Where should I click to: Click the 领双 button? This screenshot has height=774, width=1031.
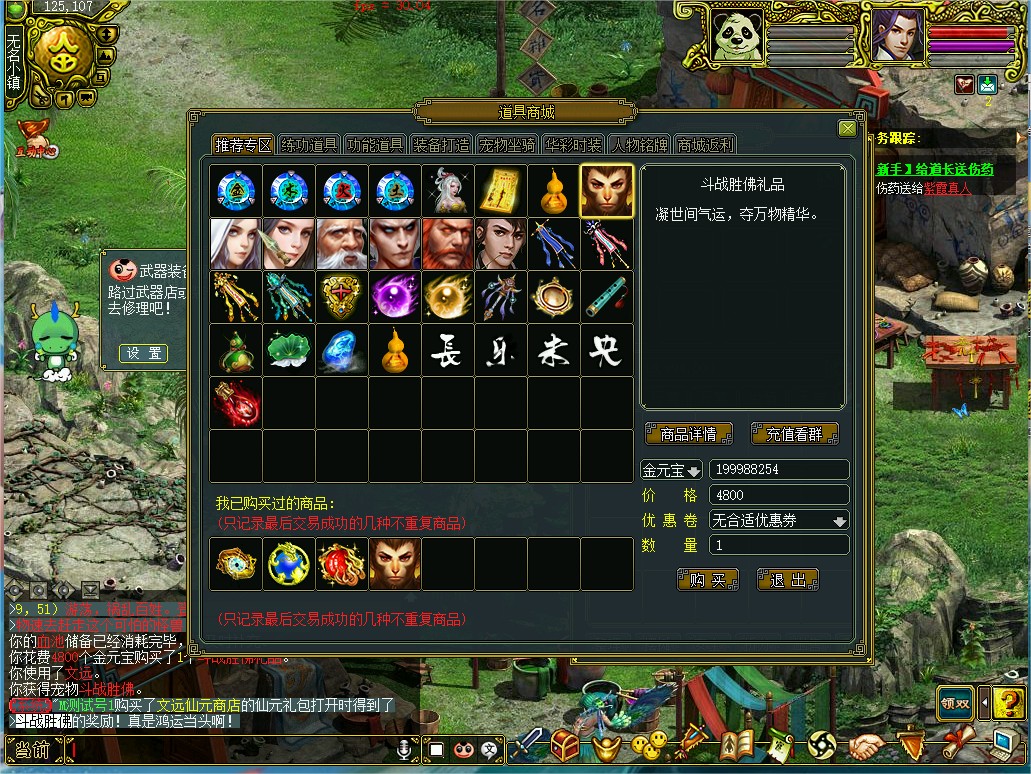point(955,702)
